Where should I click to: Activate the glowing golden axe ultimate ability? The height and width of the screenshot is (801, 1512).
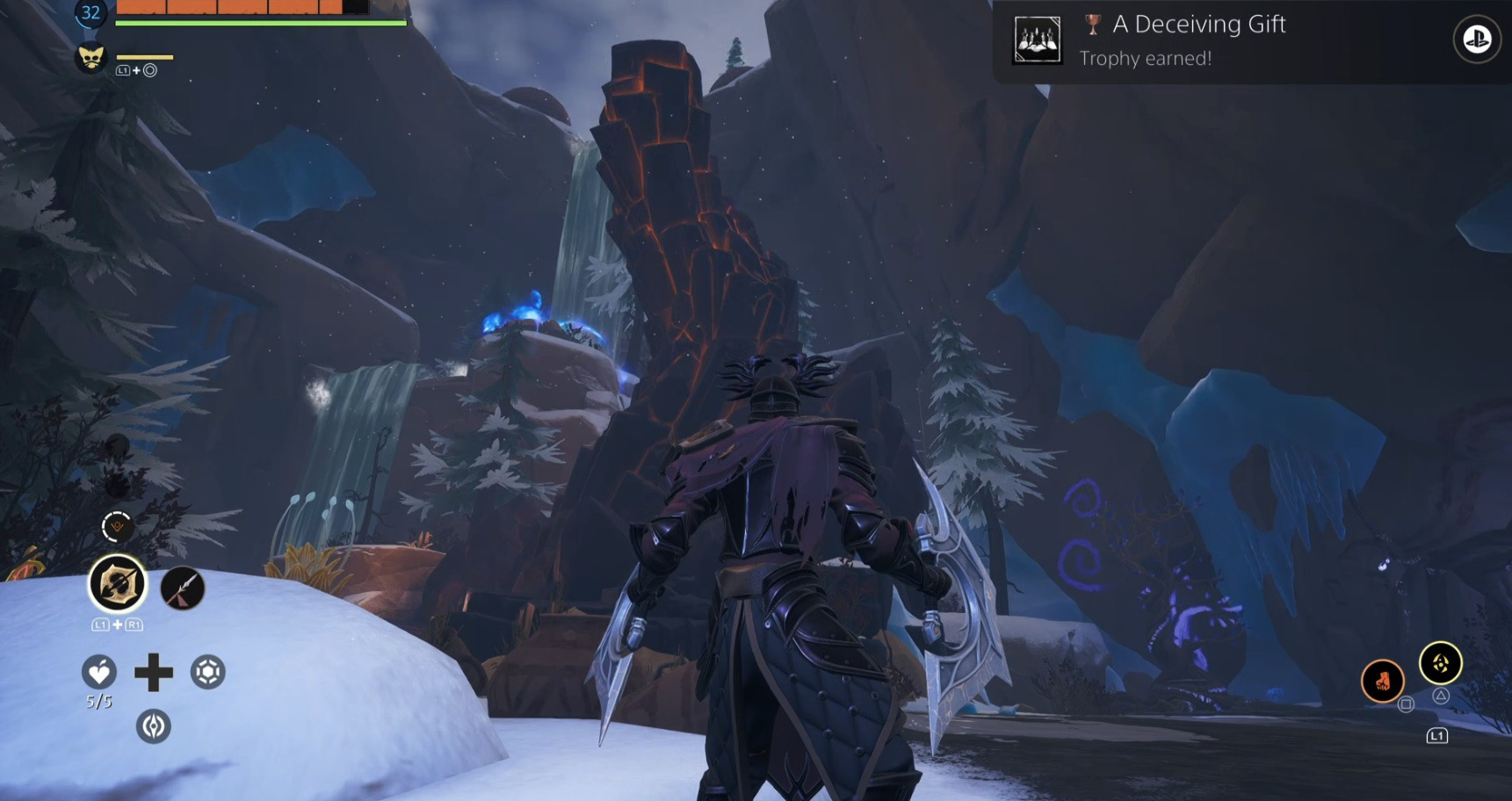pos(117,584)
